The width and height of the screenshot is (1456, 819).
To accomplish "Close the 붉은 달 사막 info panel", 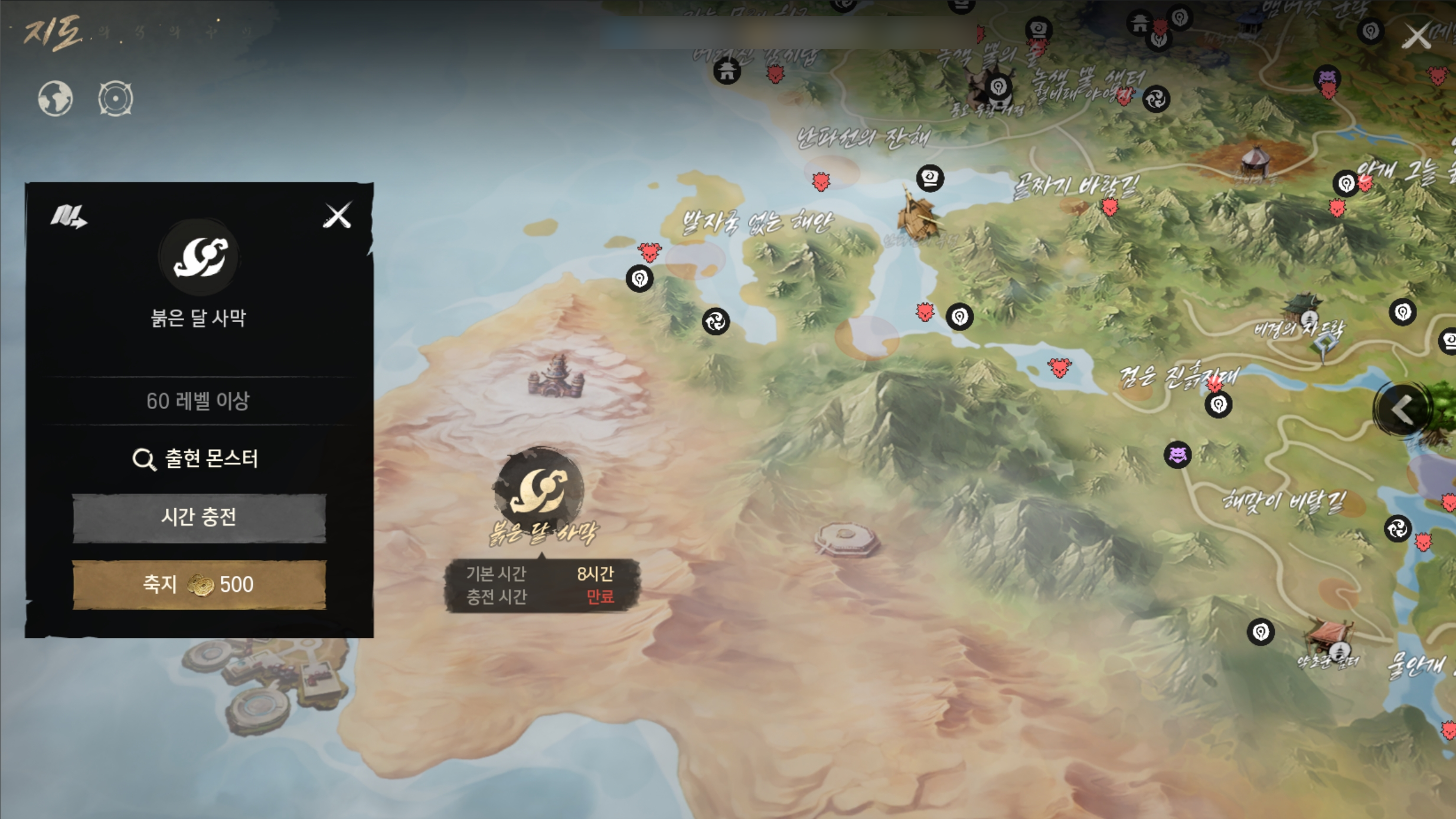I will pyautogui.click(x=337, y=215).
